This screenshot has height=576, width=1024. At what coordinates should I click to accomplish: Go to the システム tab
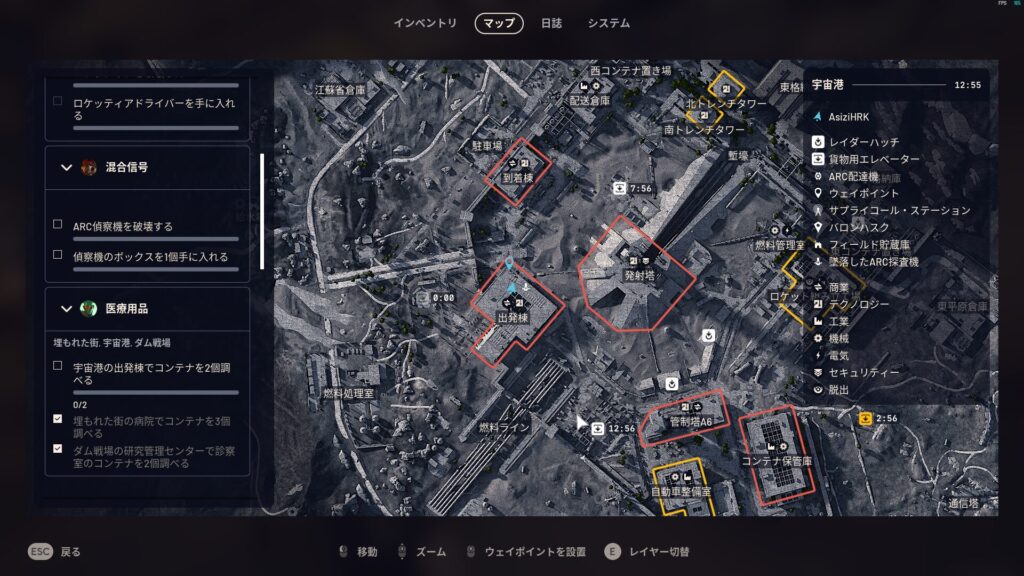coord(609,23)
